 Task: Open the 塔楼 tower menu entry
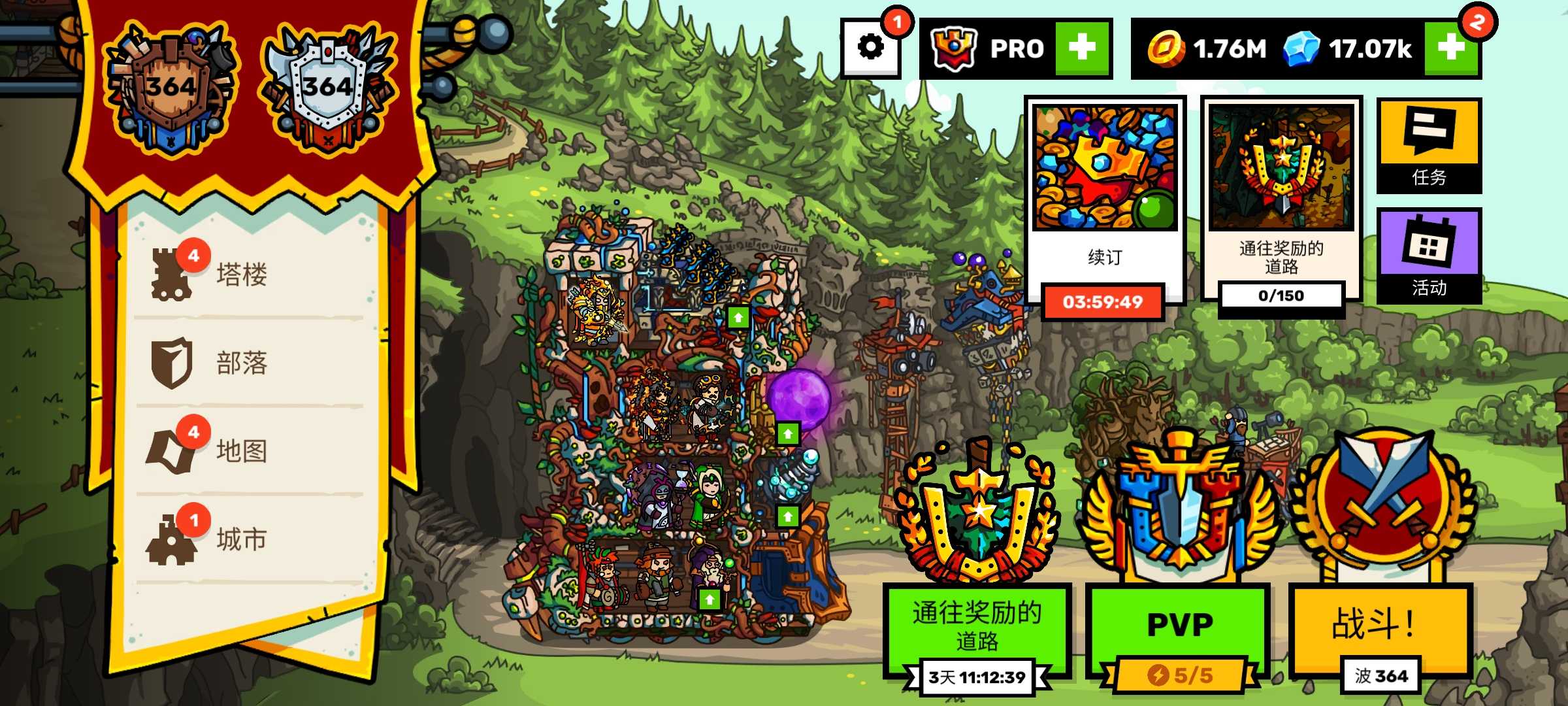242,275
